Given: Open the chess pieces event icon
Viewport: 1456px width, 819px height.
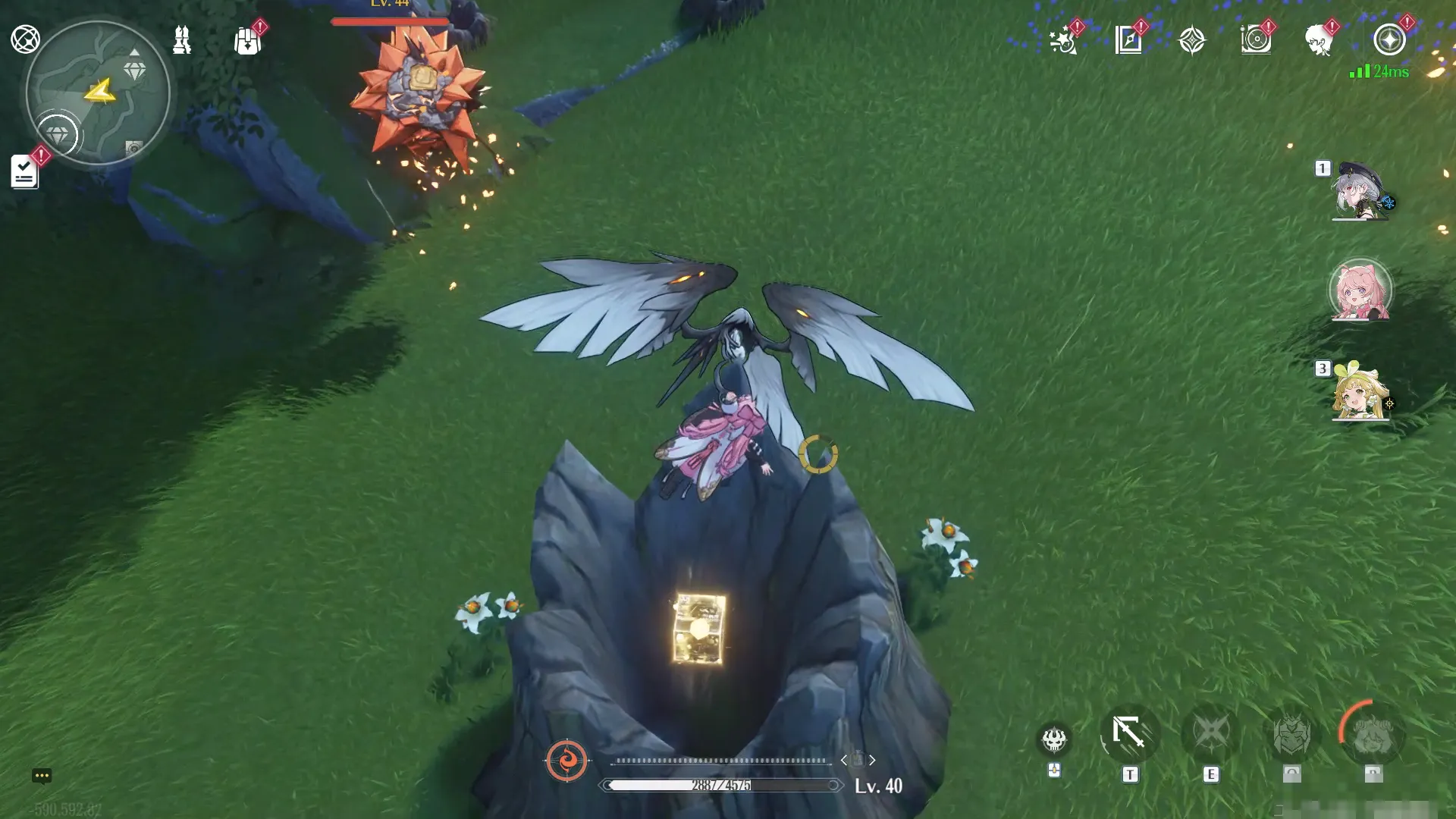Looking at the screenshot, I should click(x=182, y=39).
